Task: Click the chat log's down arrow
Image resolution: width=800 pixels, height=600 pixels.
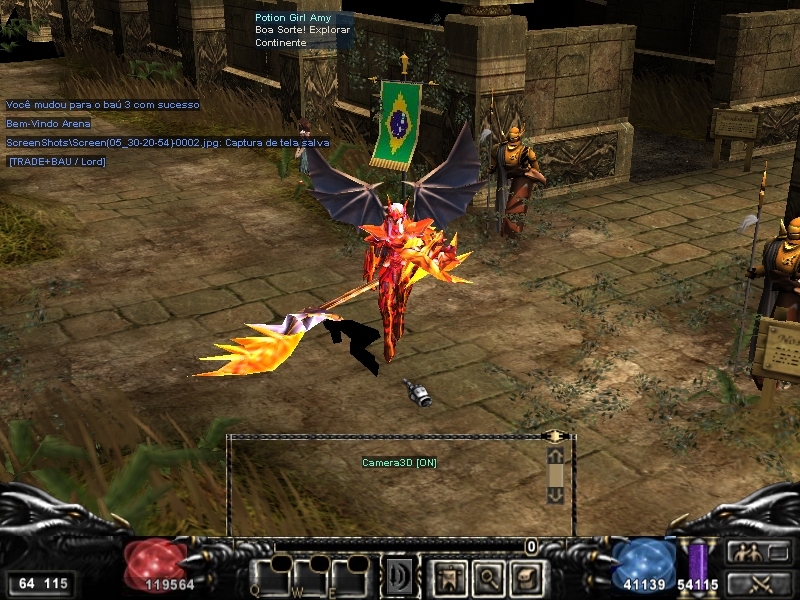Action: [555, 493]
